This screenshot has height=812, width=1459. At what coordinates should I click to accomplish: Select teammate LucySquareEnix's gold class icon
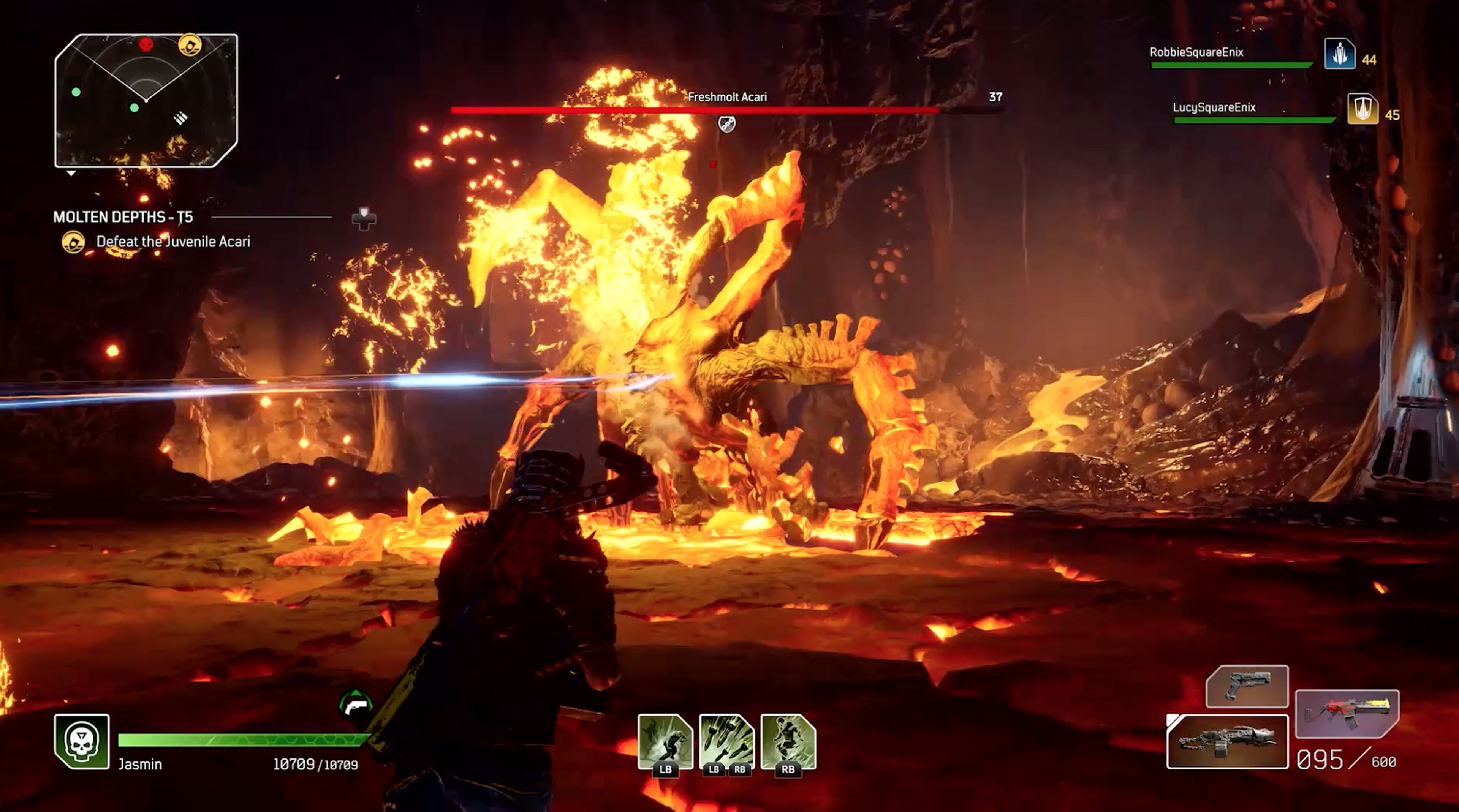[1362, 109]
